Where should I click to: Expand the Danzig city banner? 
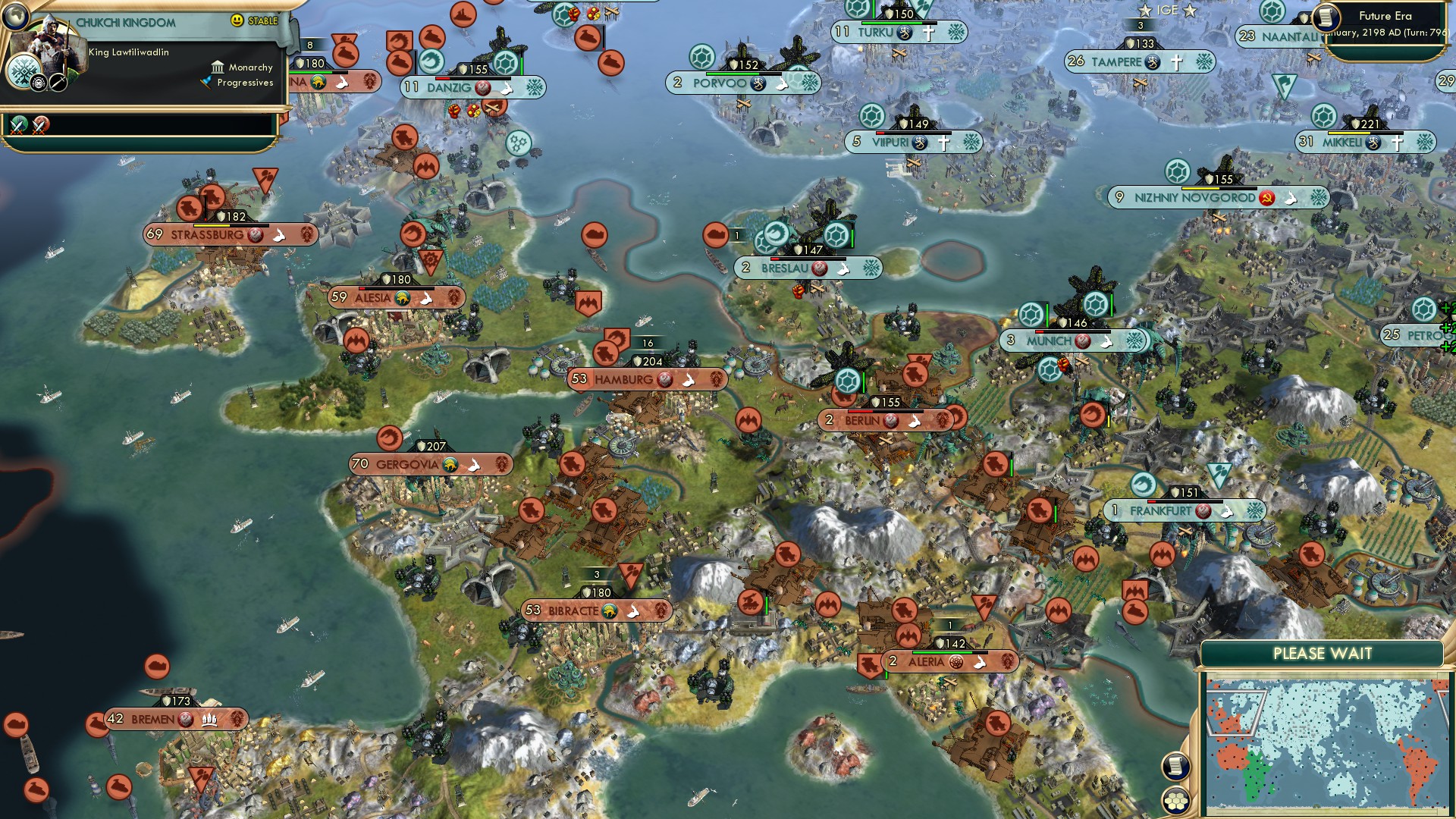447,87
